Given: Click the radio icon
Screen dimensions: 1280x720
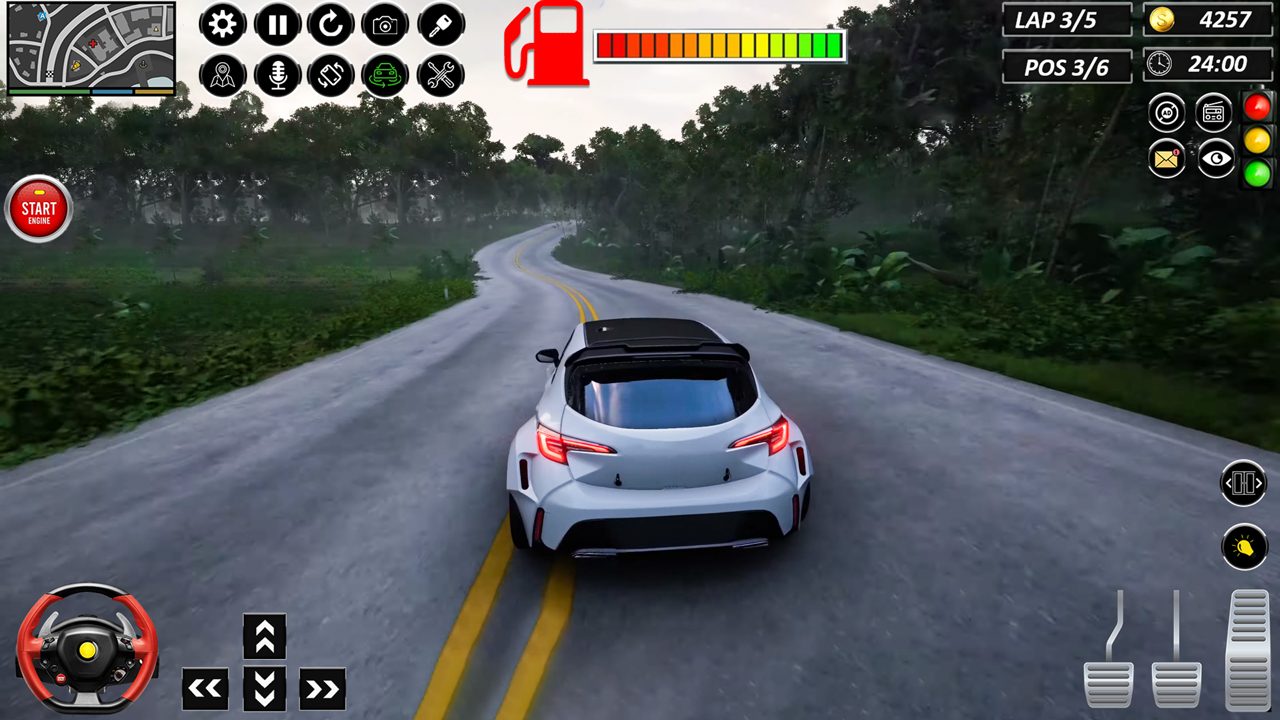Looking at the screenshot, I should coord(1213,112).
